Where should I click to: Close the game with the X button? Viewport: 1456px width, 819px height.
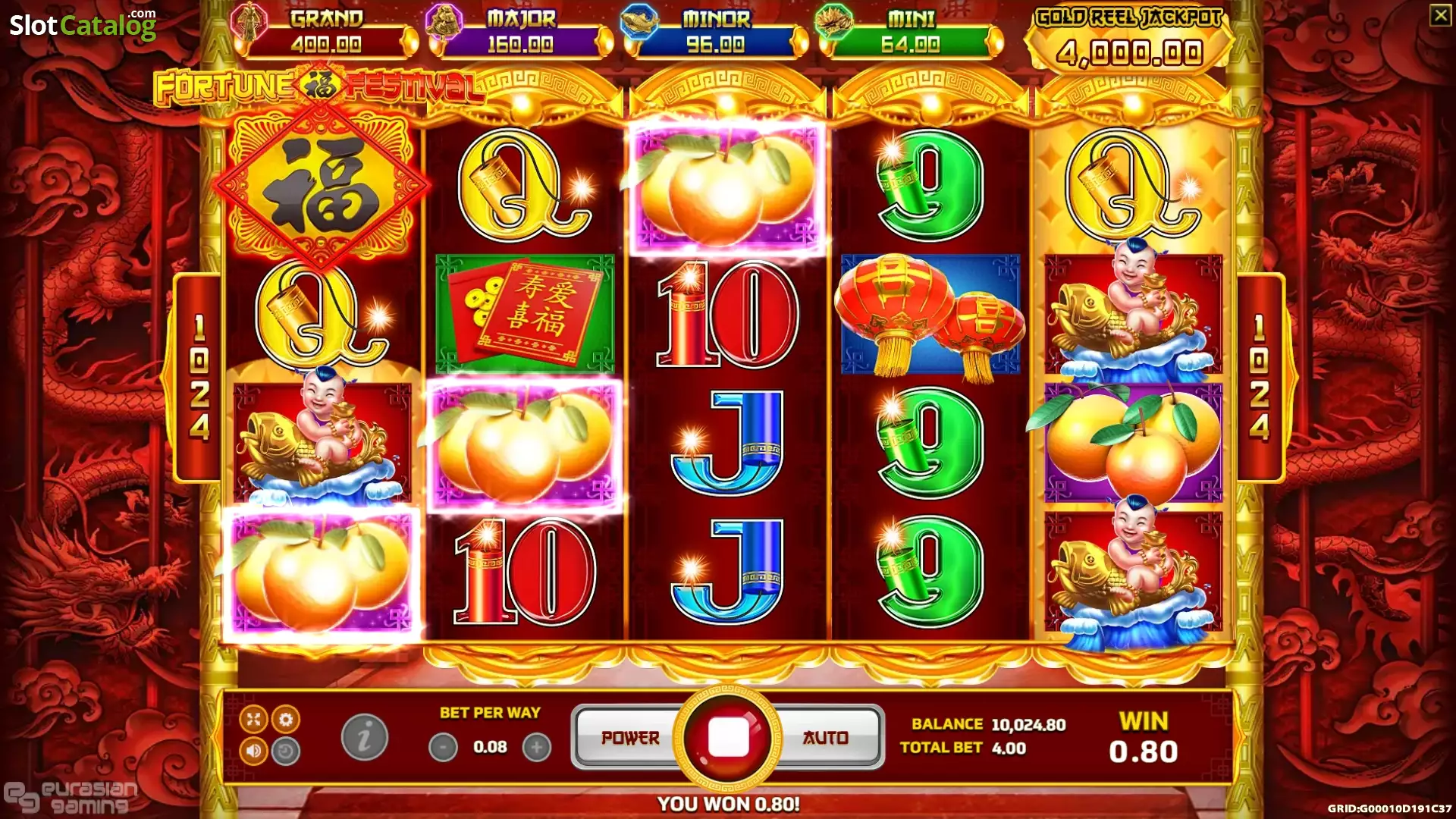[1440, 15]
